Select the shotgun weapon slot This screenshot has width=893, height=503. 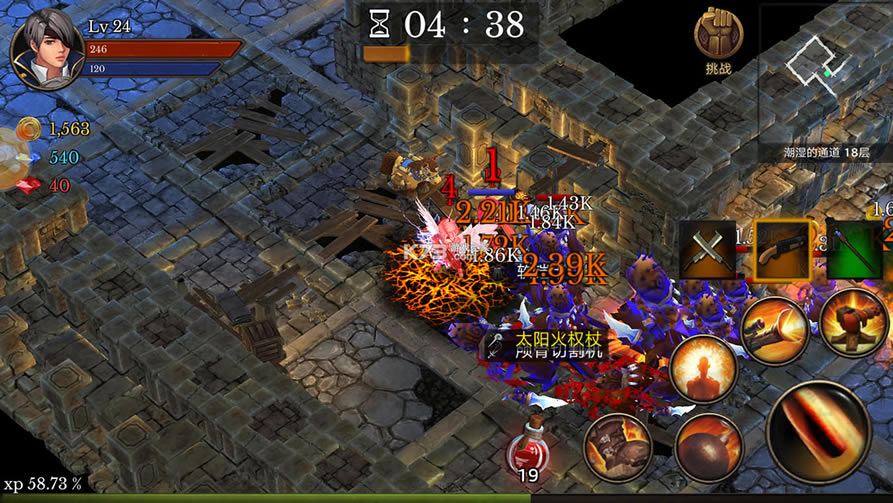(782, 248)
